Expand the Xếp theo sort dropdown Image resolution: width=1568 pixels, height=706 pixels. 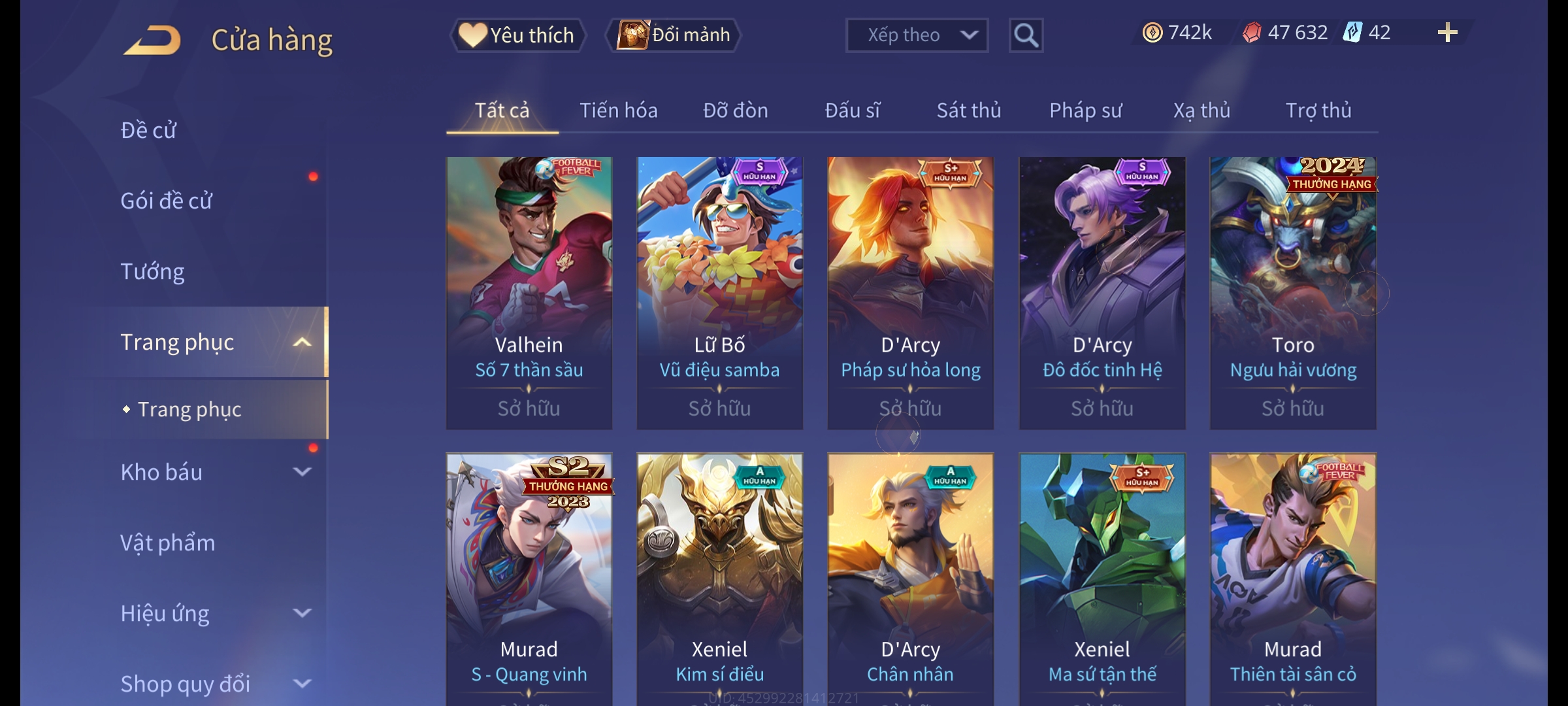916,35
